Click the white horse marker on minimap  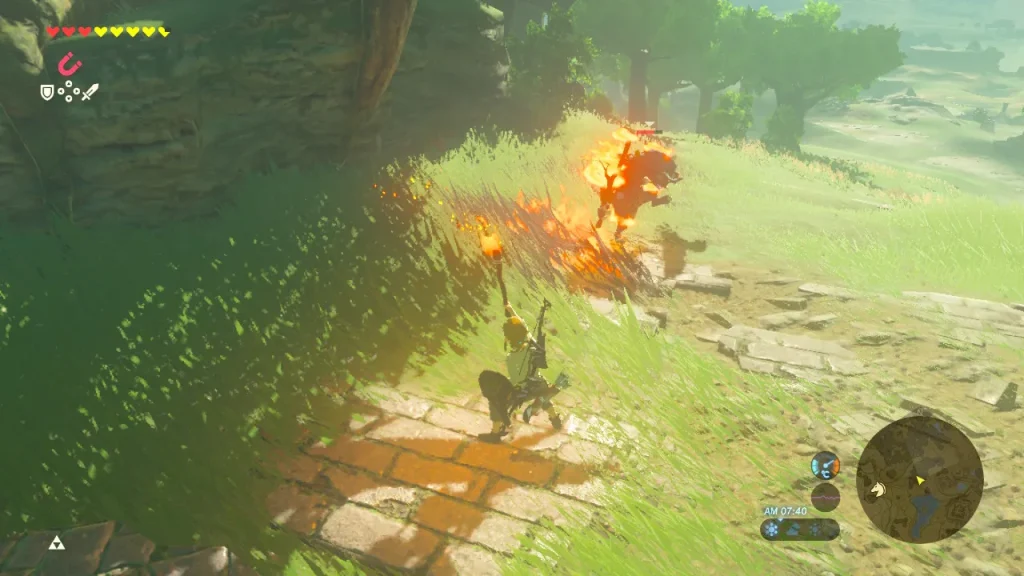(877, 490)
